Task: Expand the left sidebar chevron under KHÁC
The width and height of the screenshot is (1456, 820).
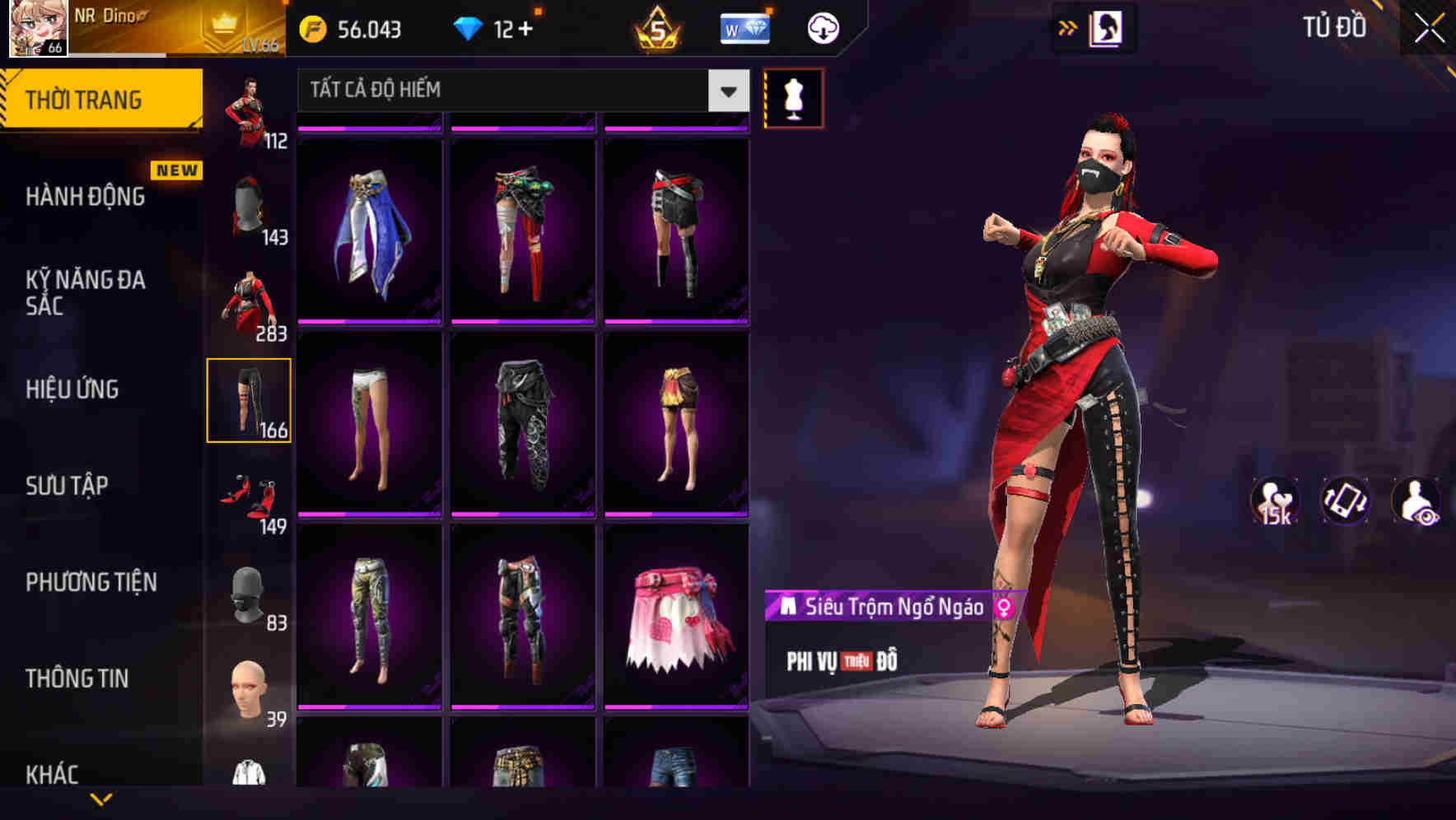Action: [x=101, y=800]
